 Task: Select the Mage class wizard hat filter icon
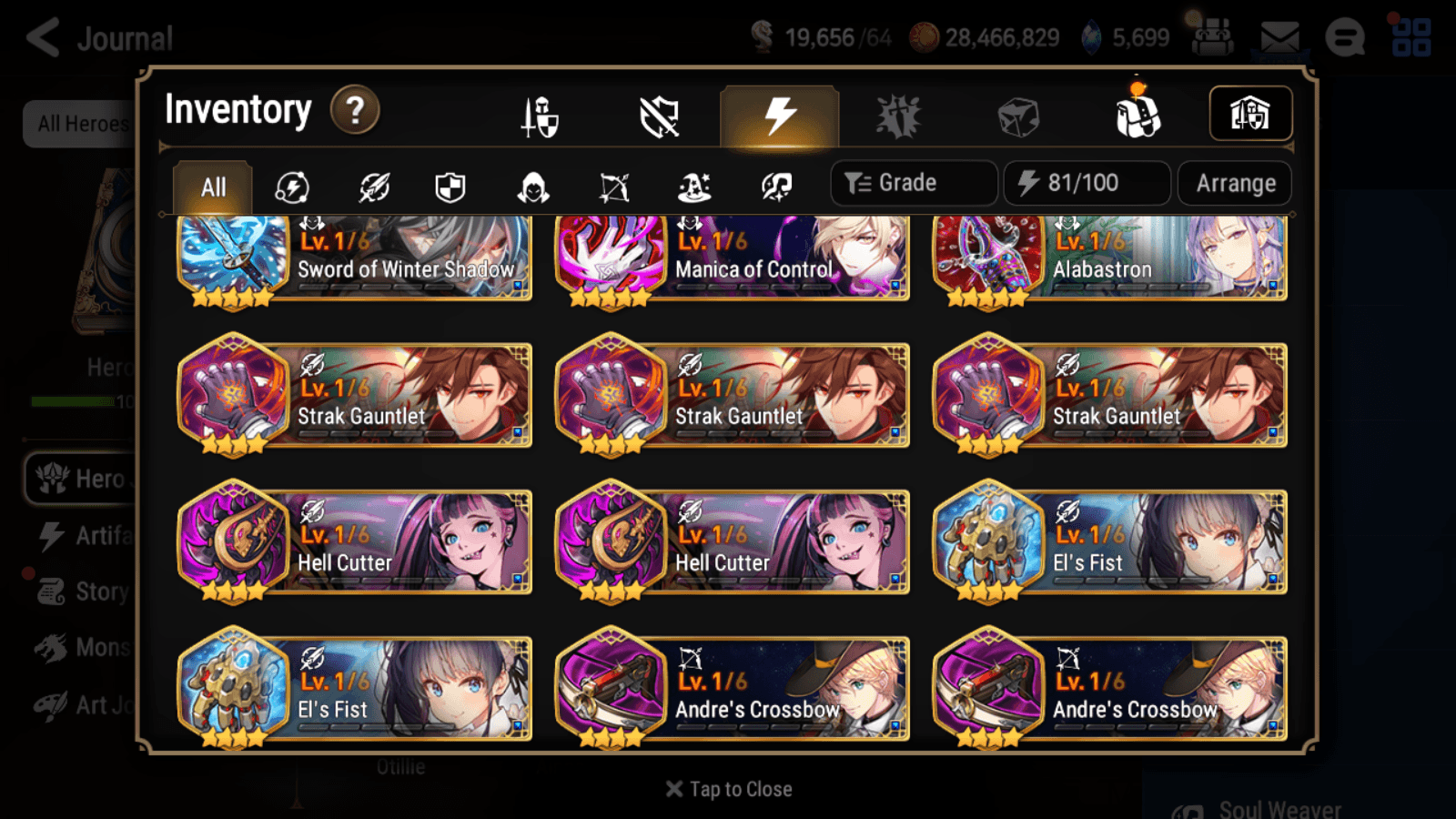pos(696,187)
